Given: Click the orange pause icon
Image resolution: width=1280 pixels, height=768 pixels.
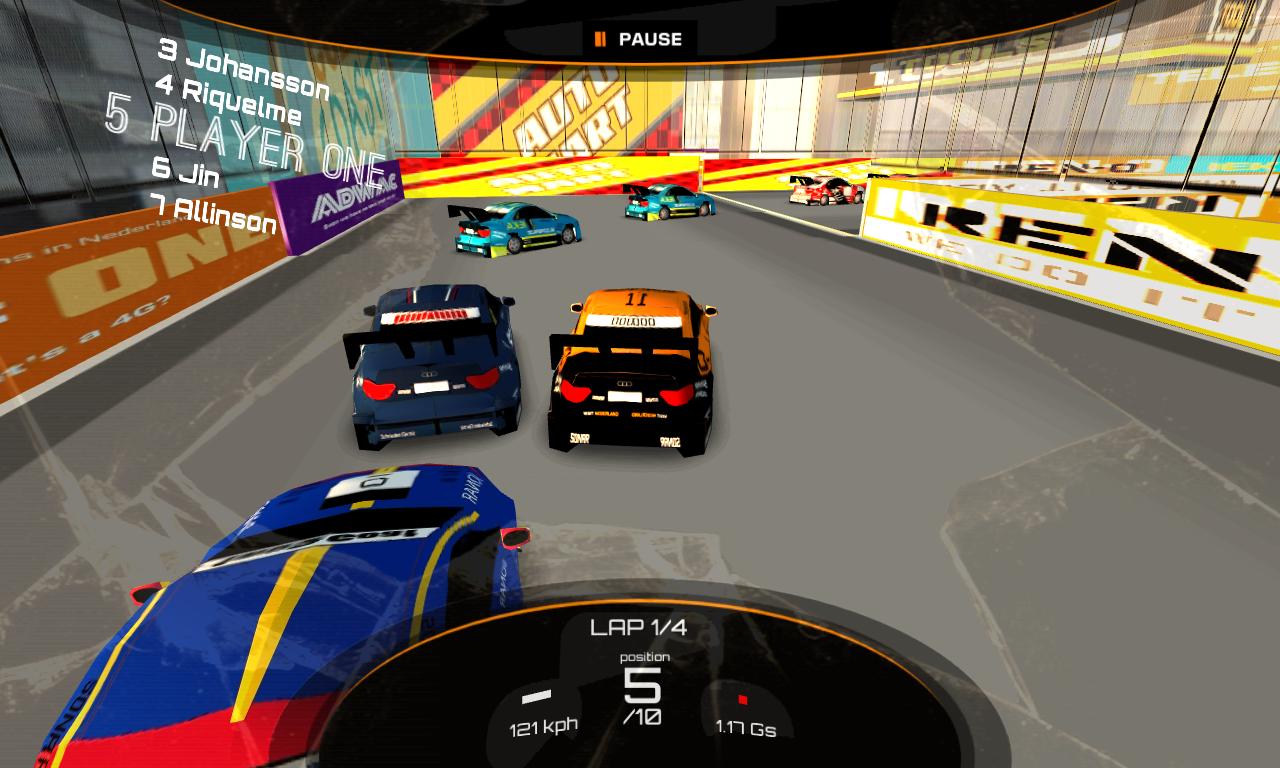Looking at the screenshot, I should coord(601,40).
